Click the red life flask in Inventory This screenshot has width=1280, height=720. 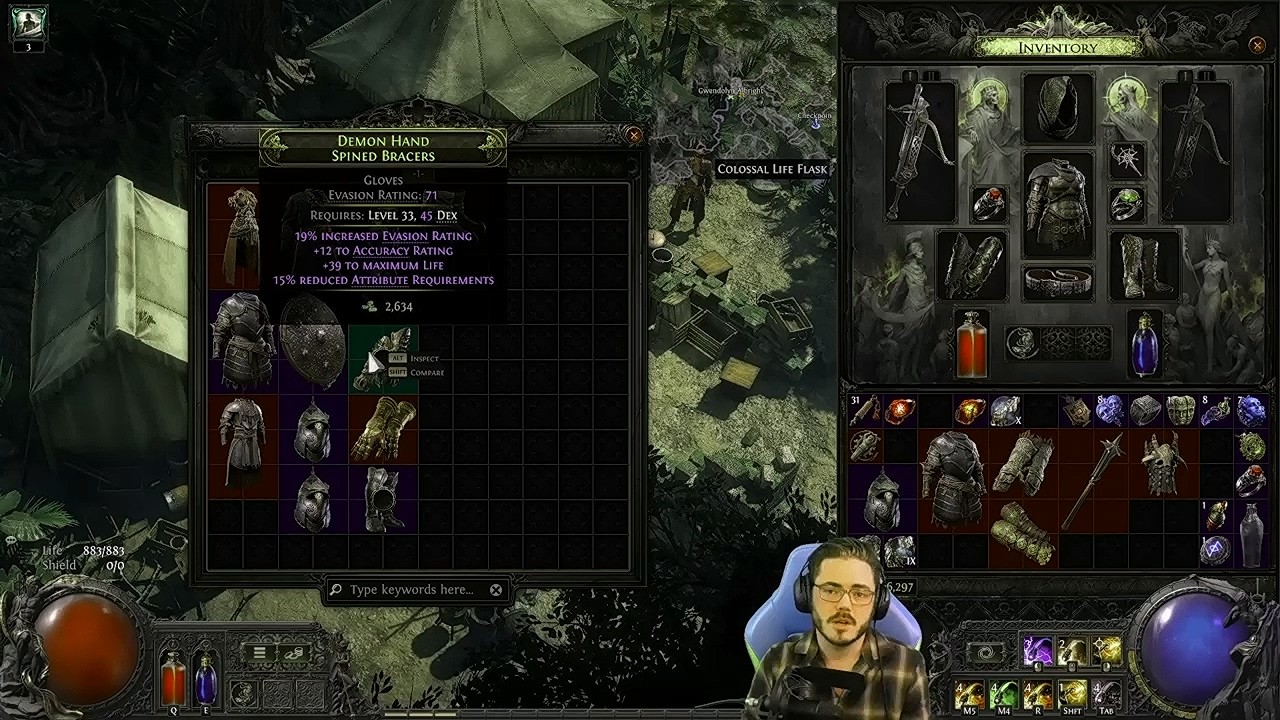point(971,345)
